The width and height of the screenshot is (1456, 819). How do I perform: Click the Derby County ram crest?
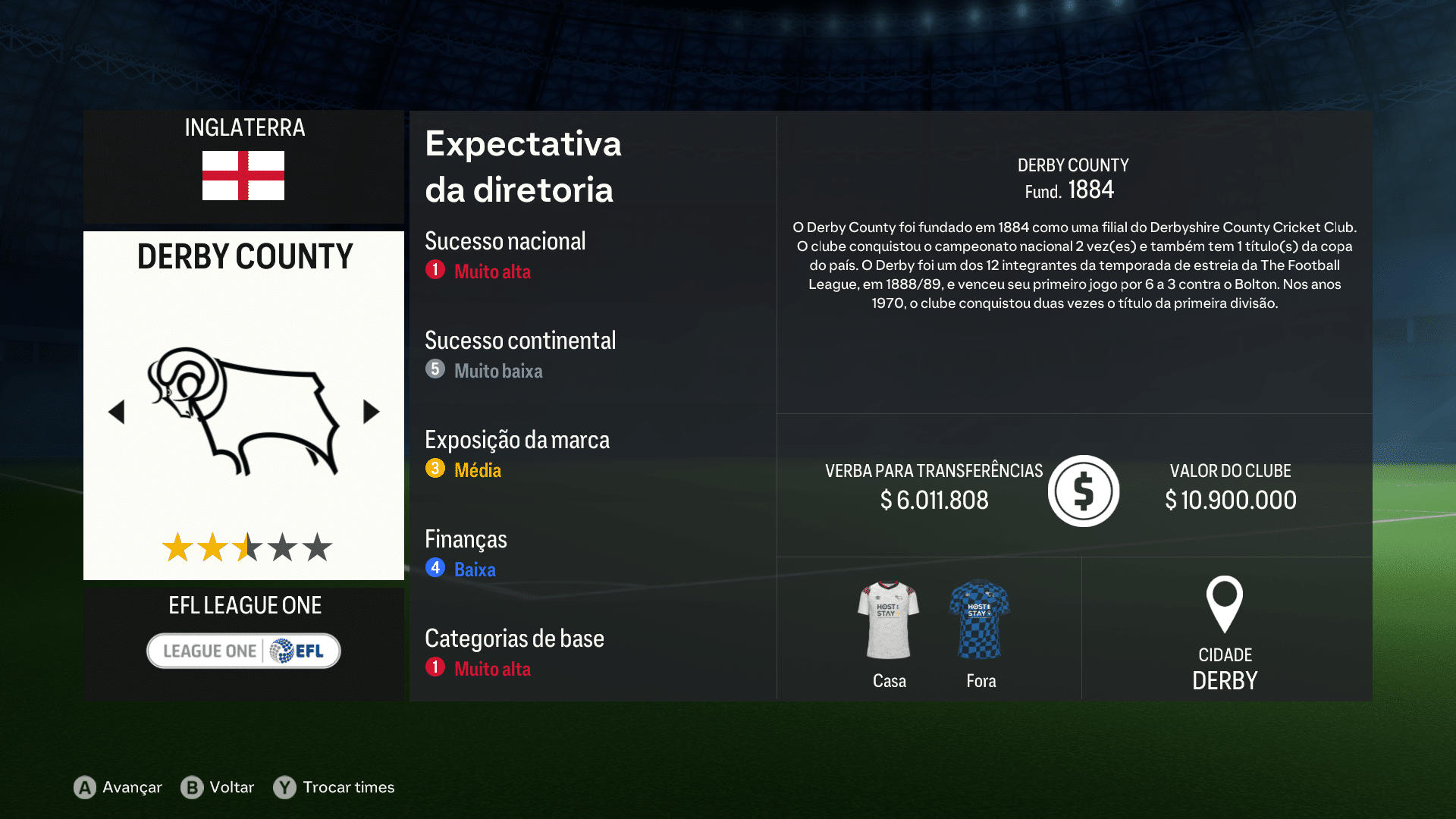coord(243,413)
